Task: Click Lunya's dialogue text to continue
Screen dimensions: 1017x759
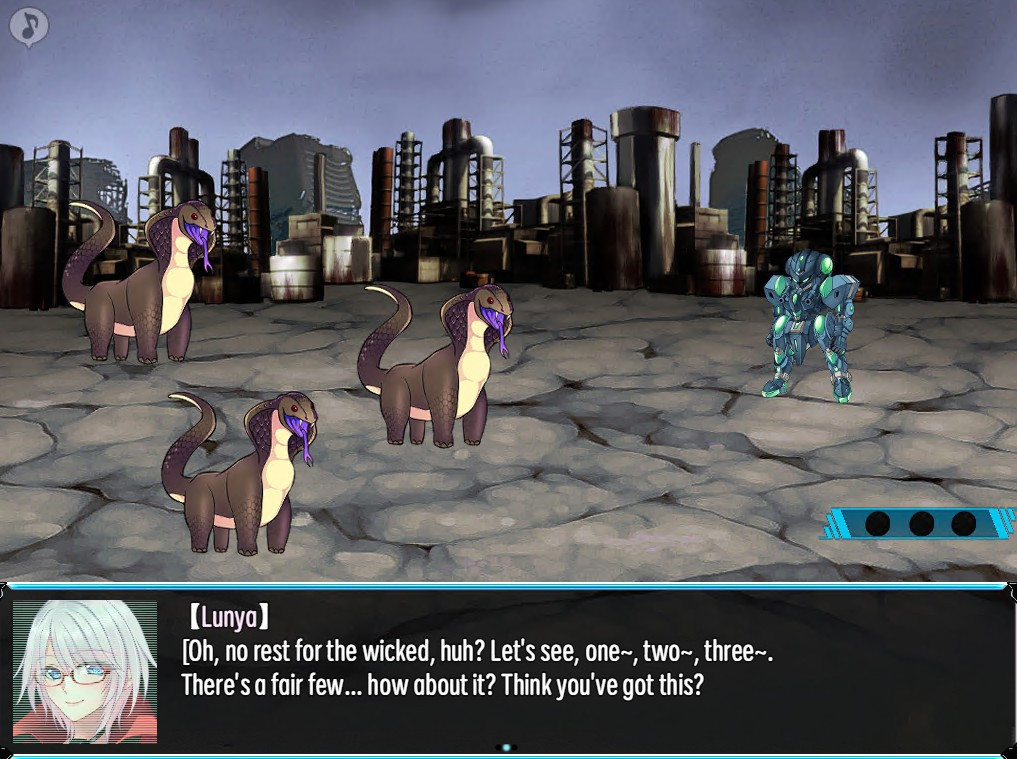Action: [x=477, y=669]
